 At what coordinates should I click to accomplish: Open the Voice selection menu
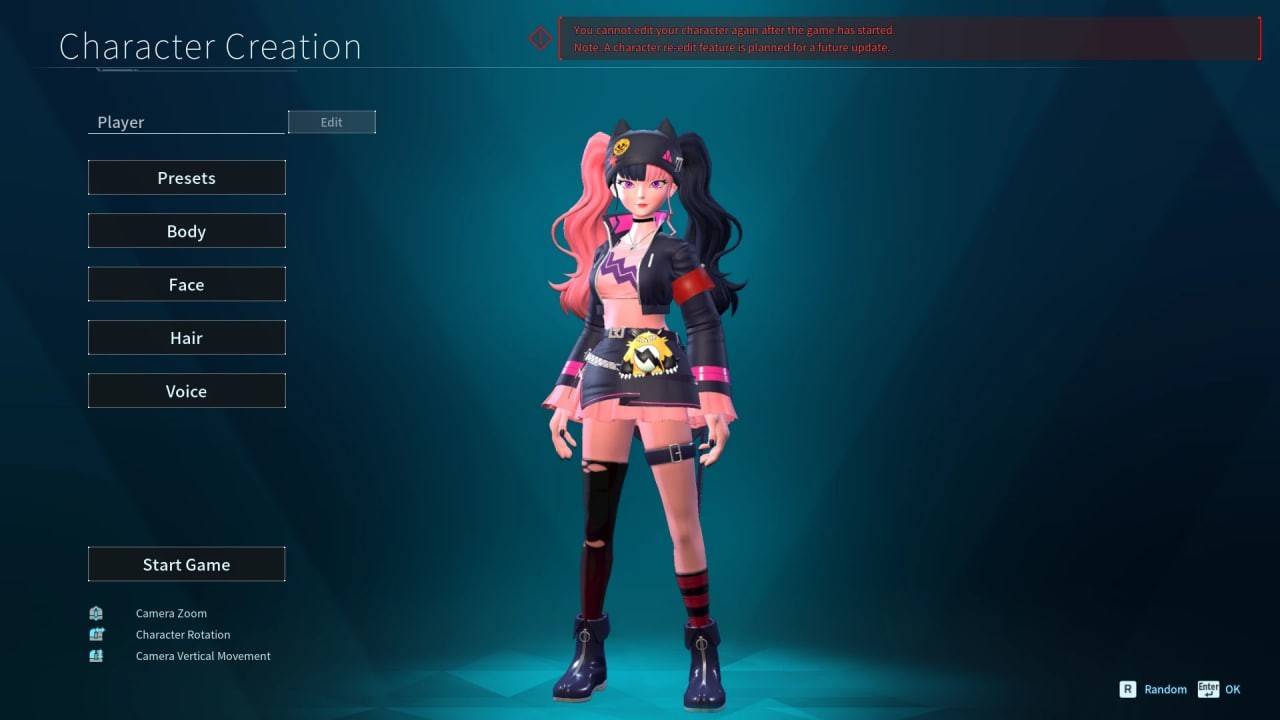click(186, 390)
